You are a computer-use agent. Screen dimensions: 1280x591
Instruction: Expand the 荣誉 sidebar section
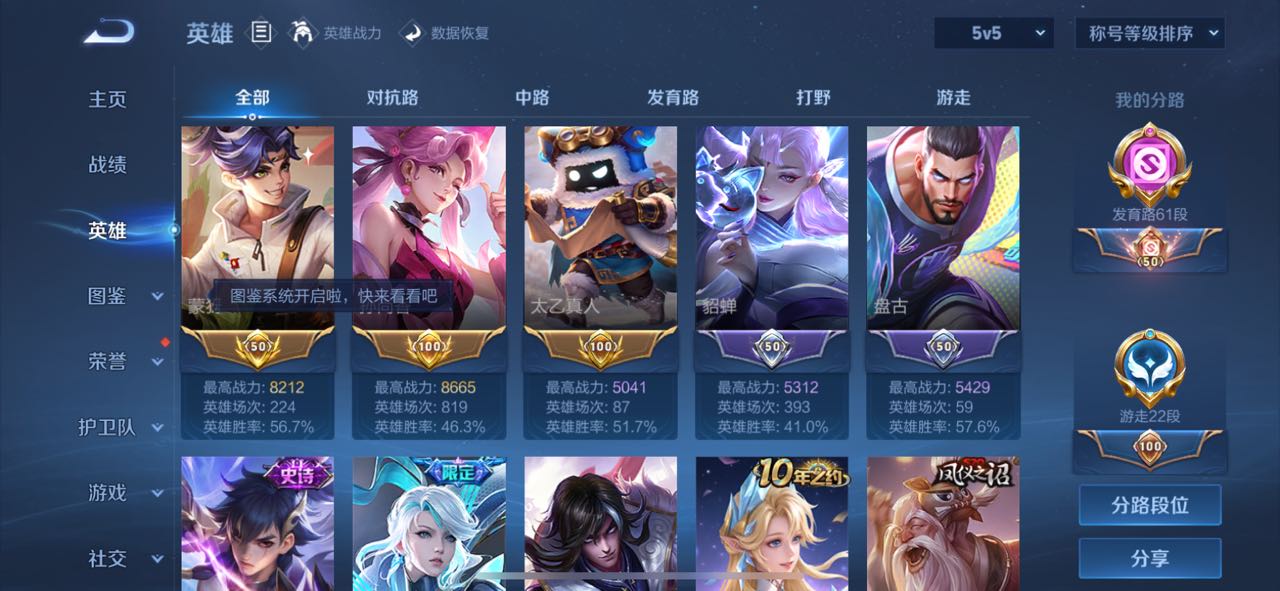(122, 362)
